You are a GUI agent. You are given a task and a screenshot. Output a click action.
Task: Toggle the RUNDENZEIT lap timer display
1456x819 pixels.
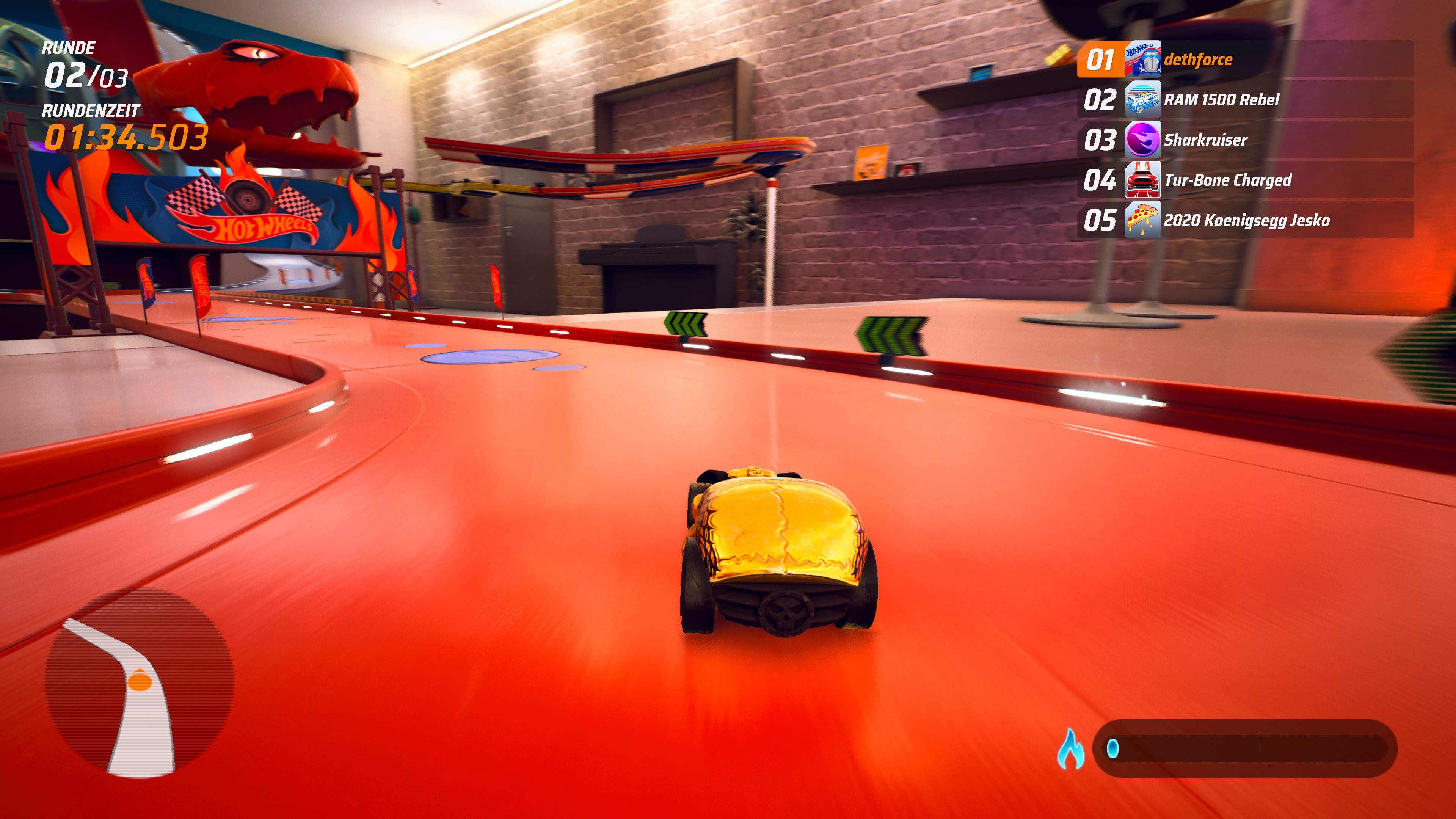pos(91,124)
